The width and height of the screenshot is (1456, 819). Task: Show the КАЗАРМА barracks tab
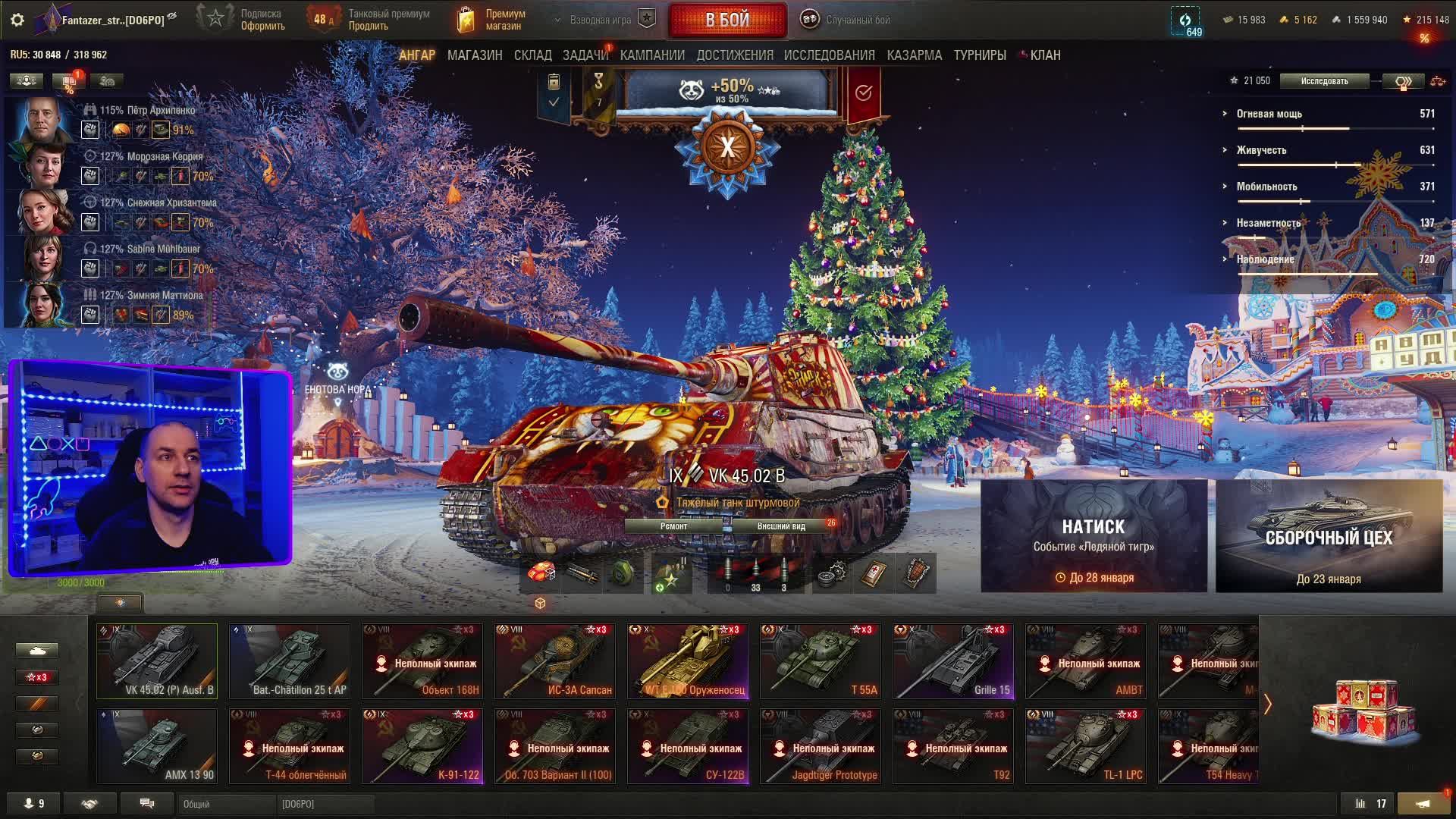pyautogui.click(x=914, y=55)
